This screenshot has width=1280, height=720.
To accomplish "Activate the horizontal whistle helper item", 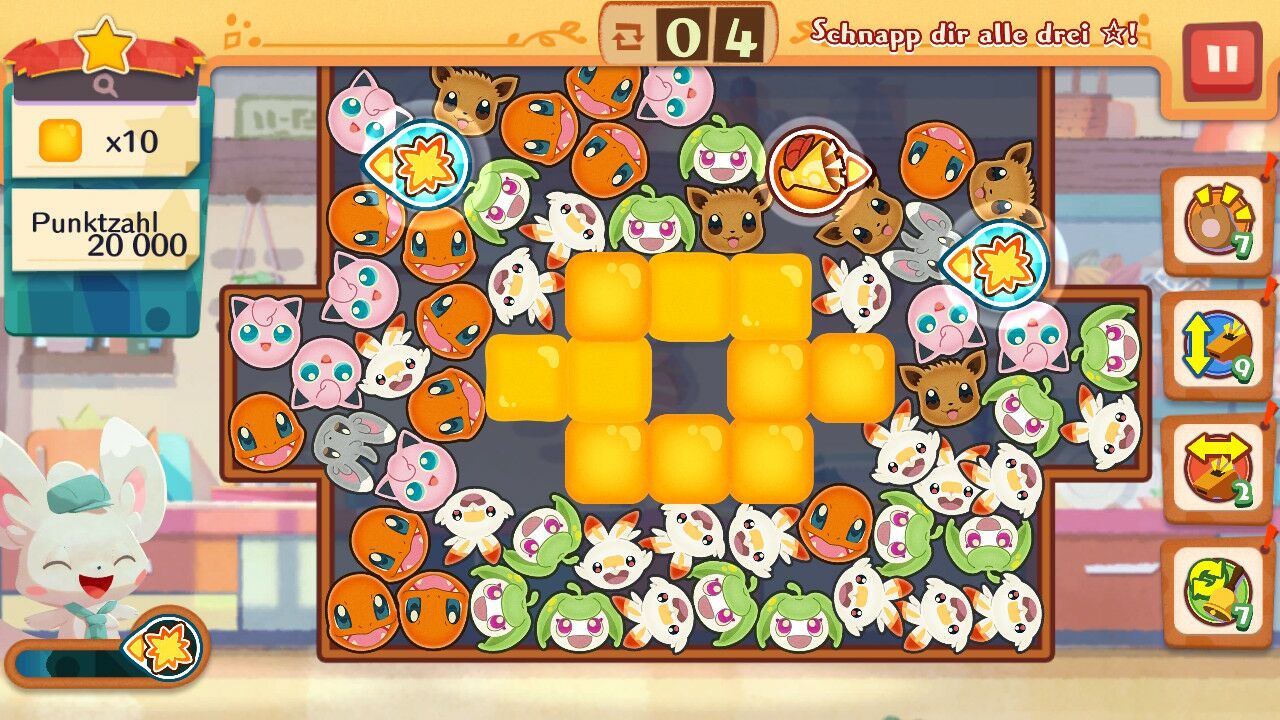I will coord(1216,469).
